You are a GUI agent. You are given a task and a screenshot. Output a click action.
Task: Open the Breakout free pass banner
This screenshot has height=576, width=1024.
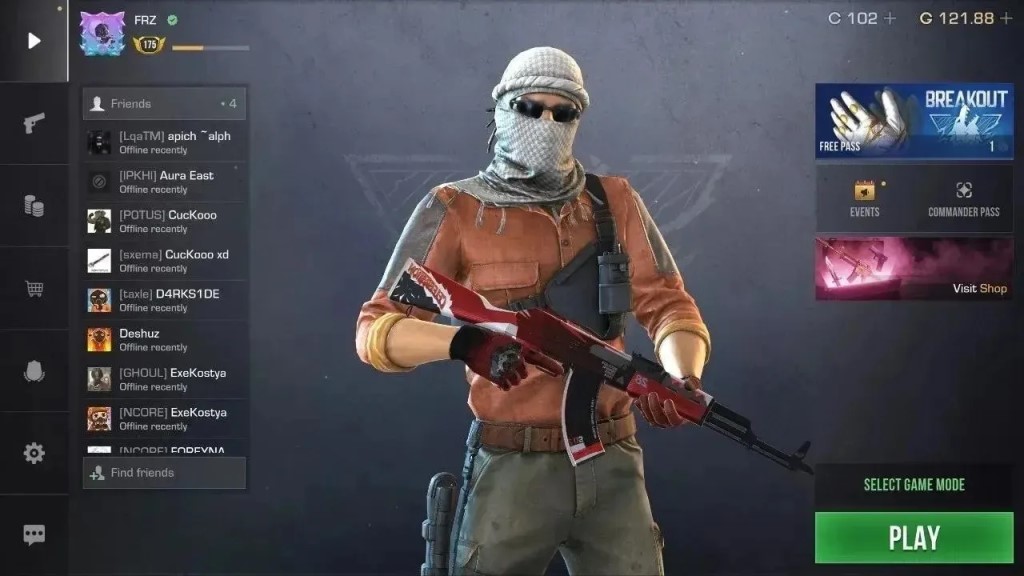(x=914, y=121)
